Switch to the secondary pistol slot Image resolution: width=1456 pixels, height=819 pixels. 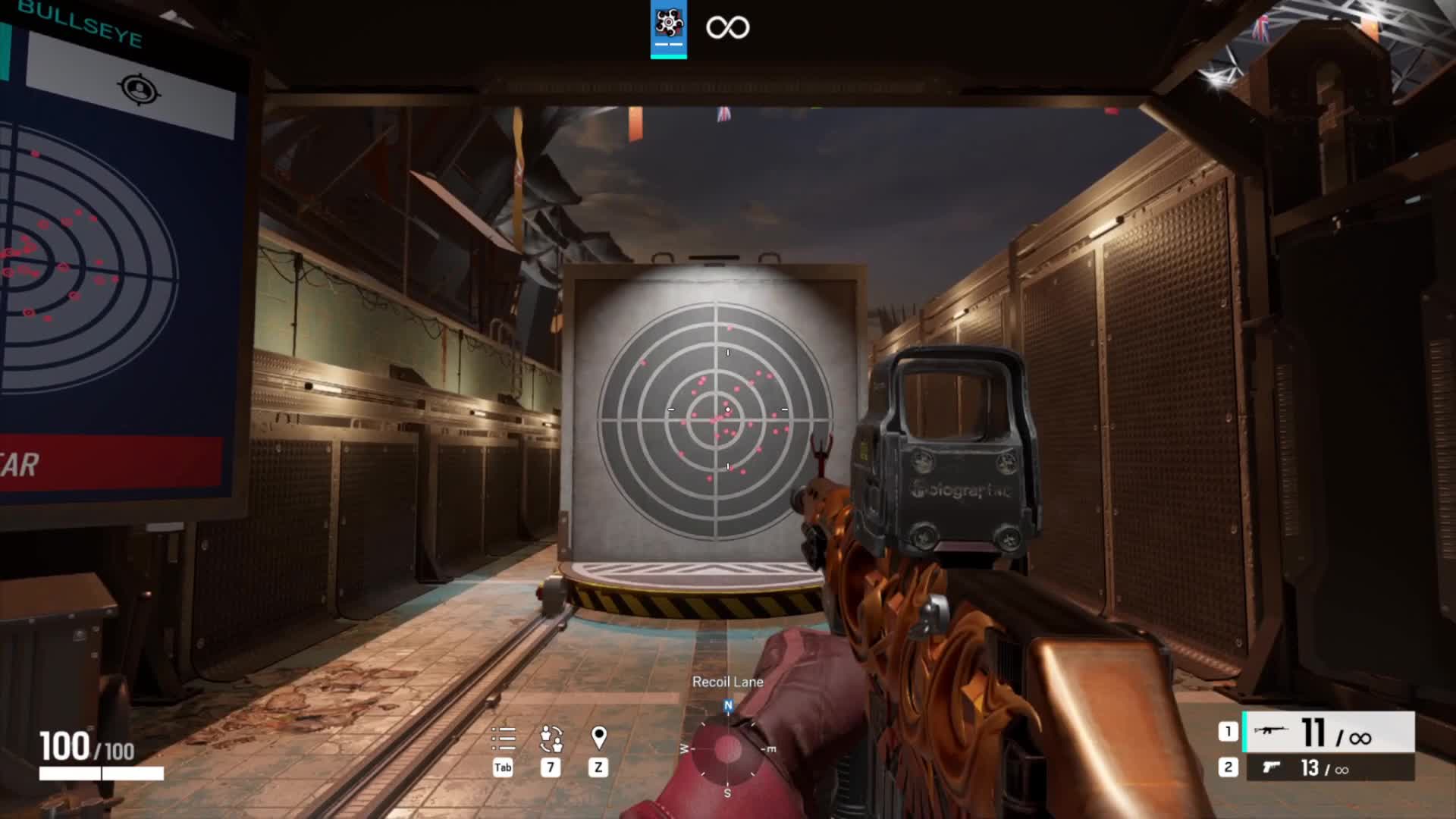point(1327,768)
